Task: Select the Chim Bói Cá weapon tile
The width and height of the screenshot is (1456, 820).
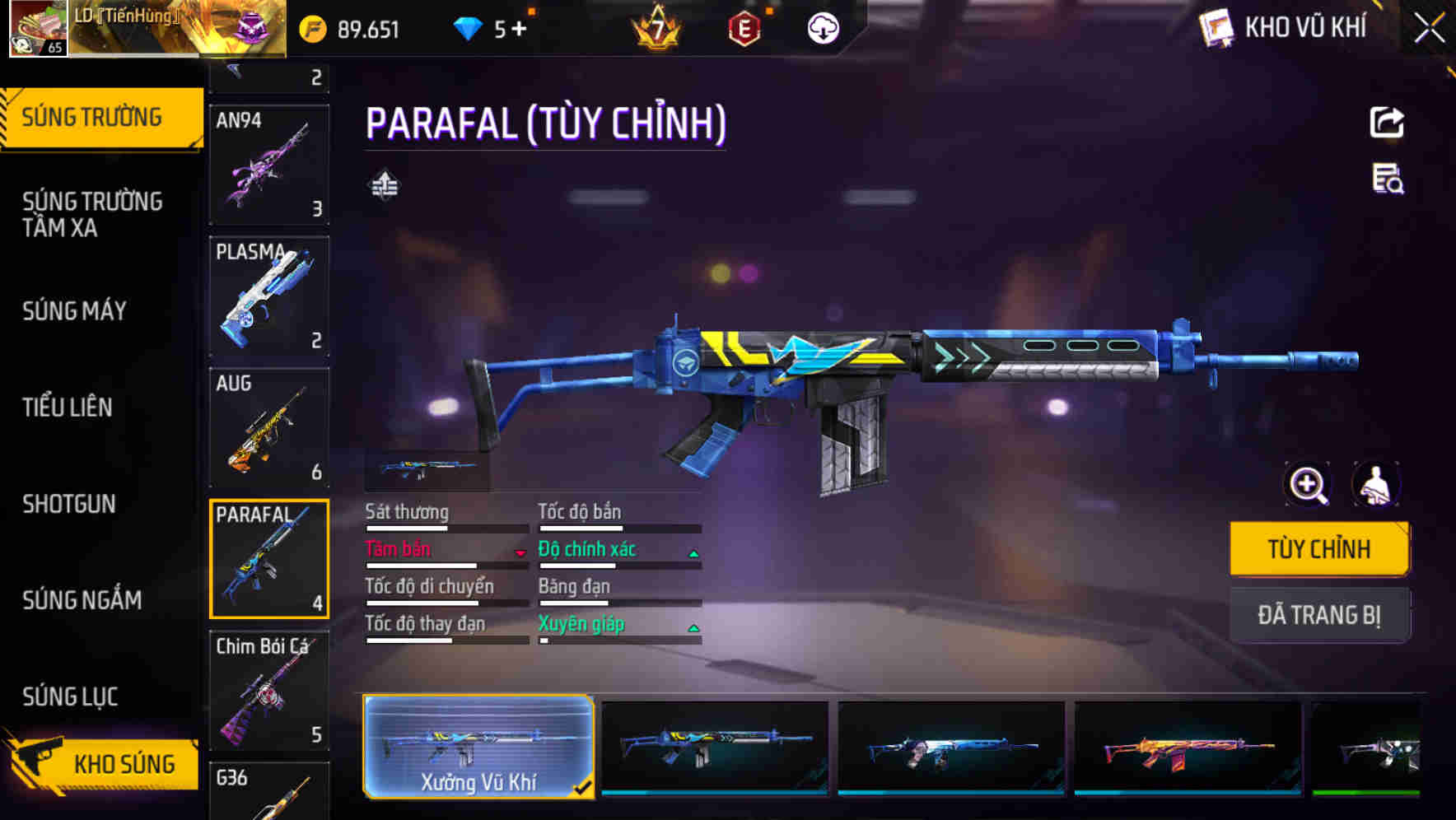Action: (269, 690)
